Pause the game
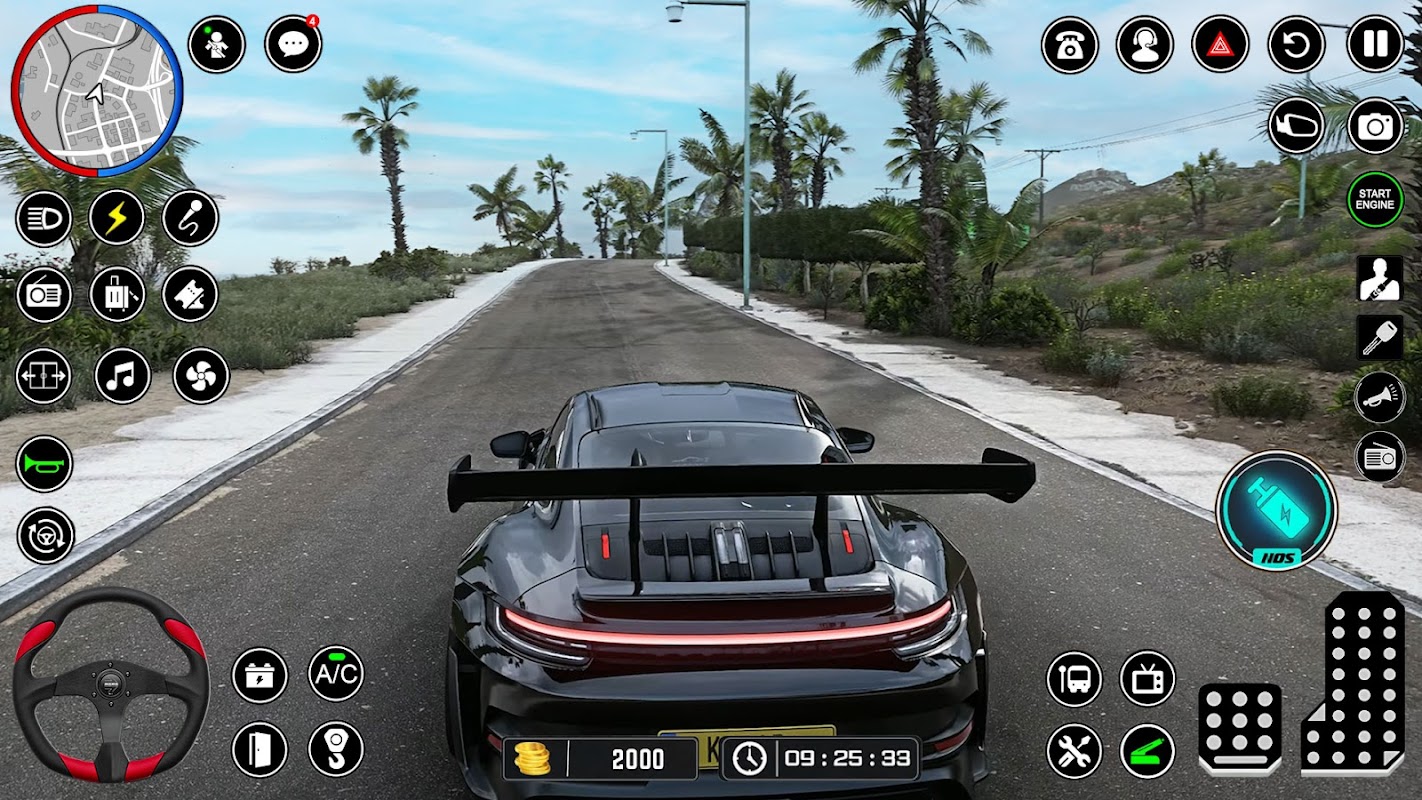This screenshot has height=800, width=1422. click(x=1375, y=44)
